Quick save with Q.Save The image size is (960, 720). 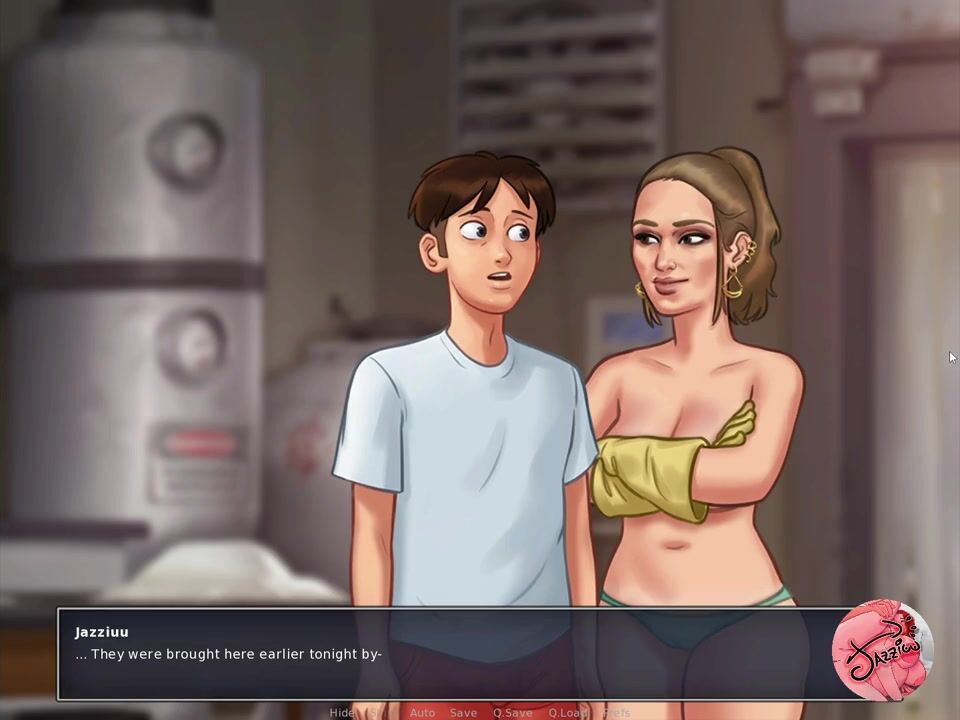click(512, 712)
